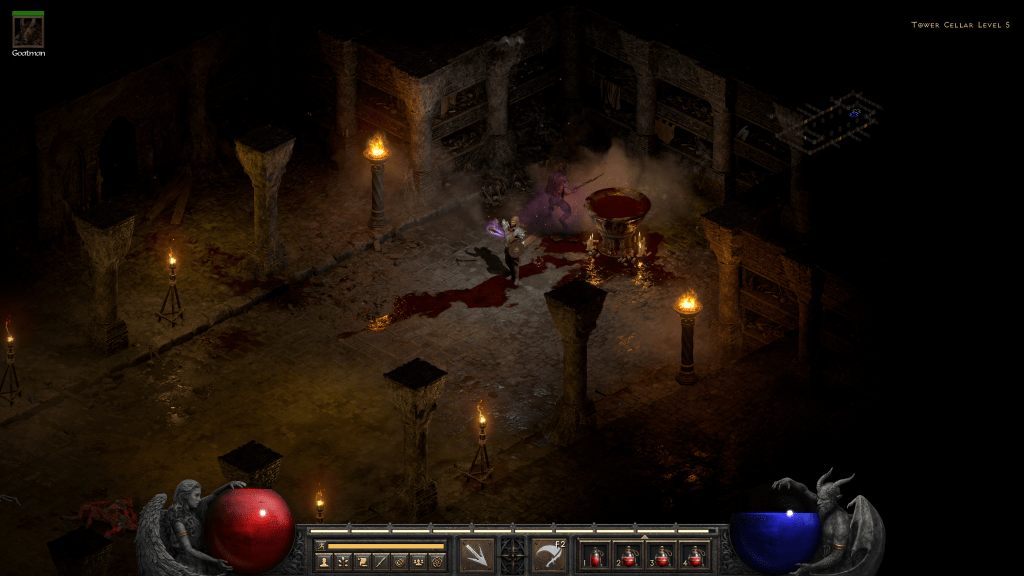The image size is (1024, 576).
Task: Use the red potion in belt slot 3
Action: click(662, 556)
